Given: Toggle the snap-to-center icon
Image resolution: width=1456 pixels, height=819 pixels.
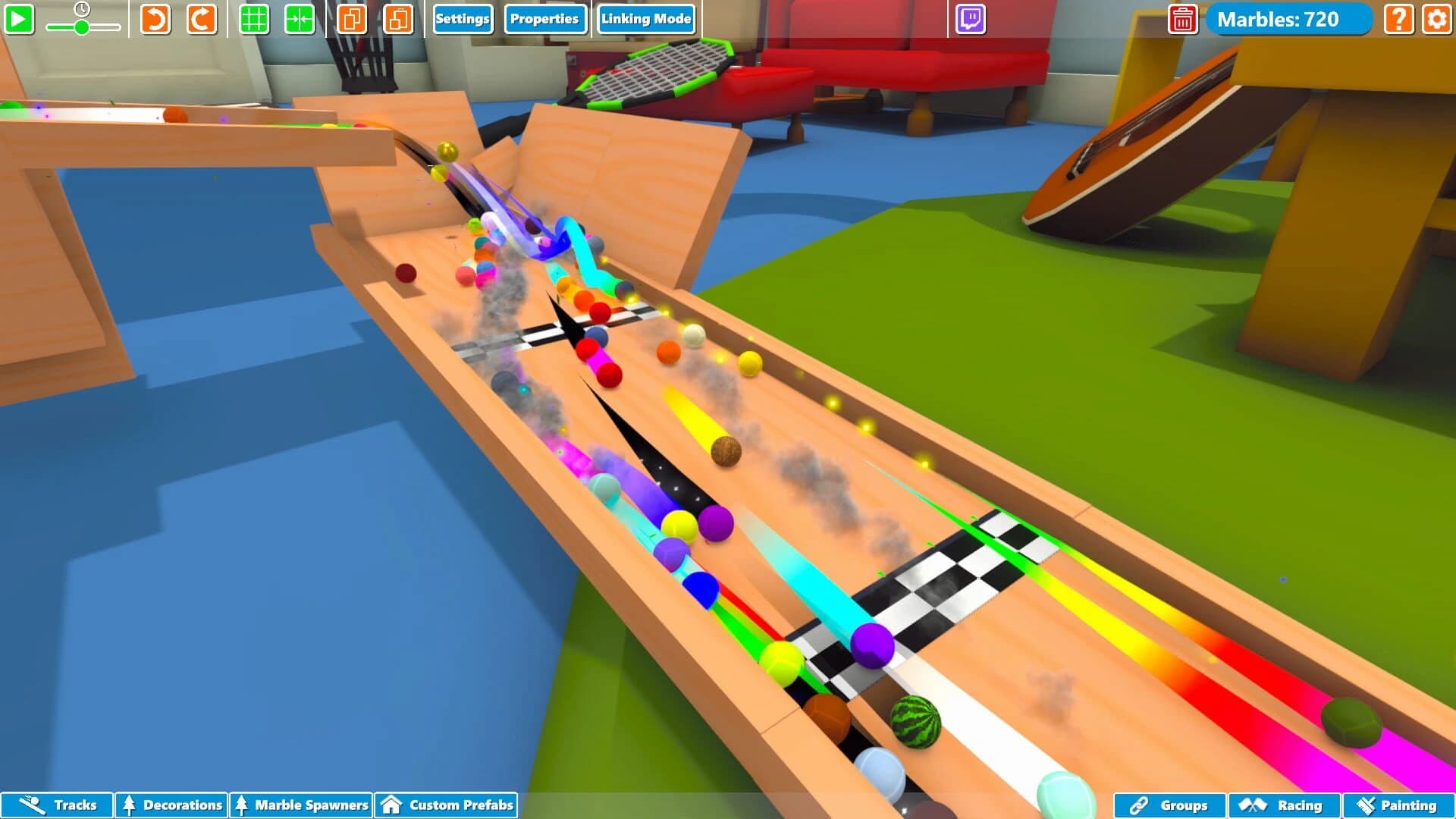Looking at the screenshot, I should coord(300,20).
